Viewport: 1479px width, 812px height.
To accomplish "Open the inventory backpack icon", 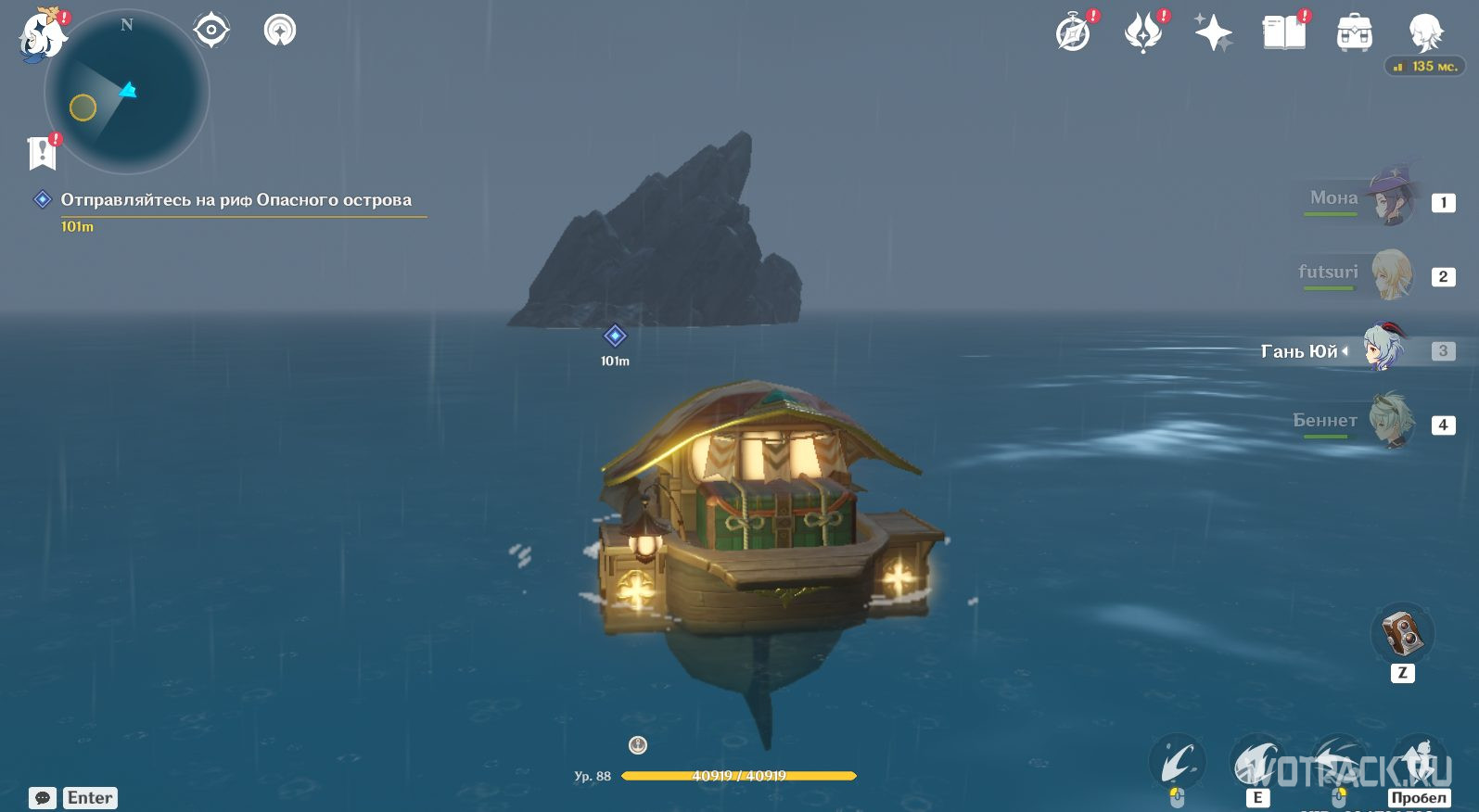I will (1354, 34).
